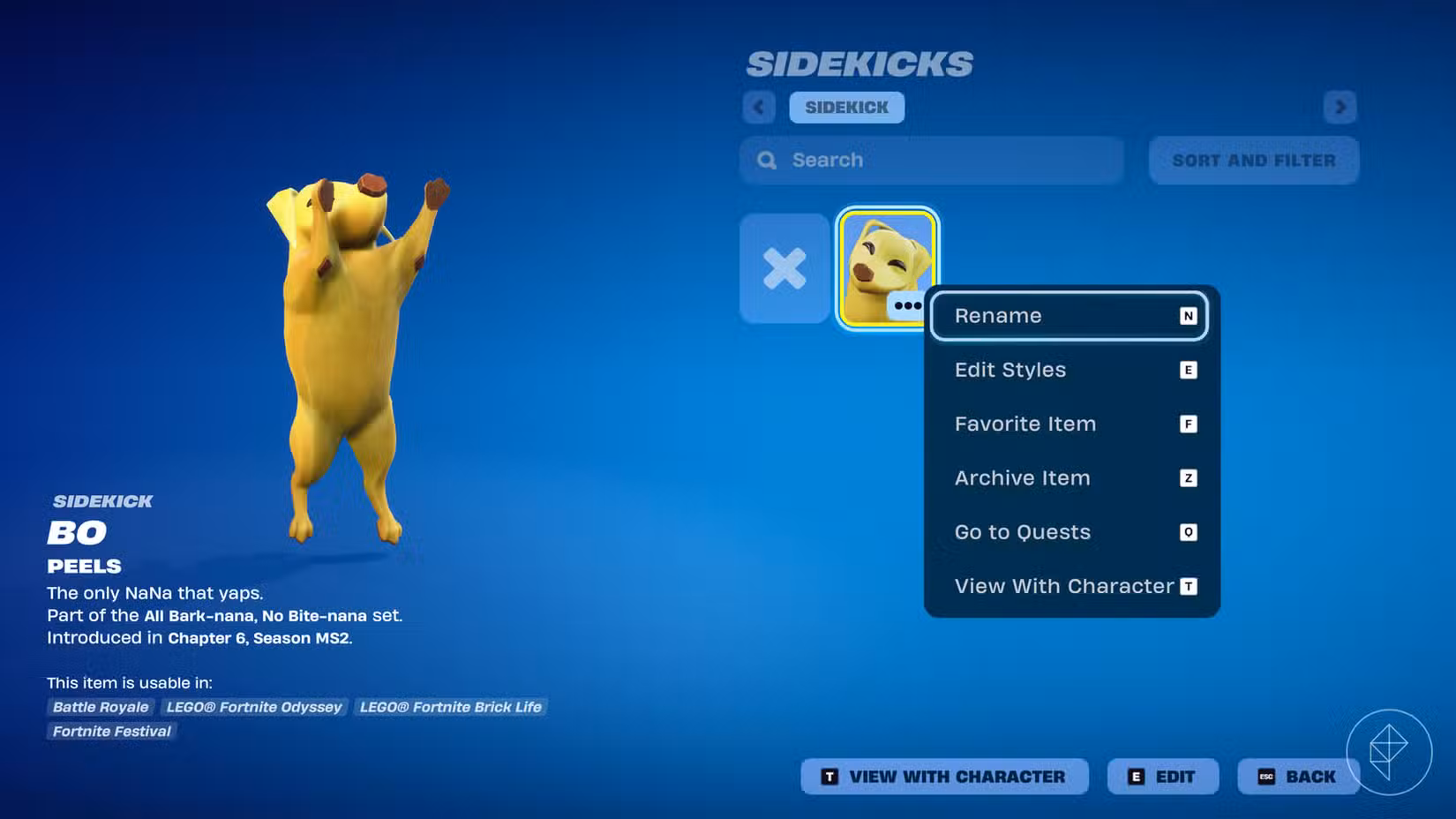Click View With Character at the bottom
Image resolution: width=1456 pixels, height=819 pixels.
tap(943, 777)
